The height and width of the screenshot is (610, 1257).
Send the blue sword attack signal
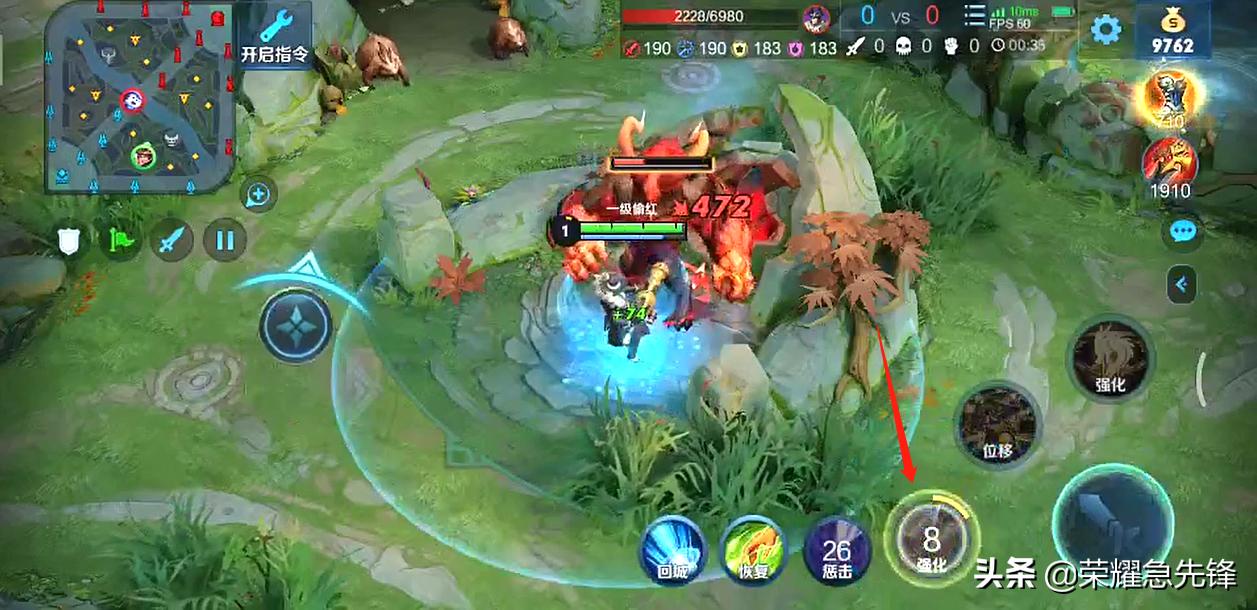[x=171, y=240]
